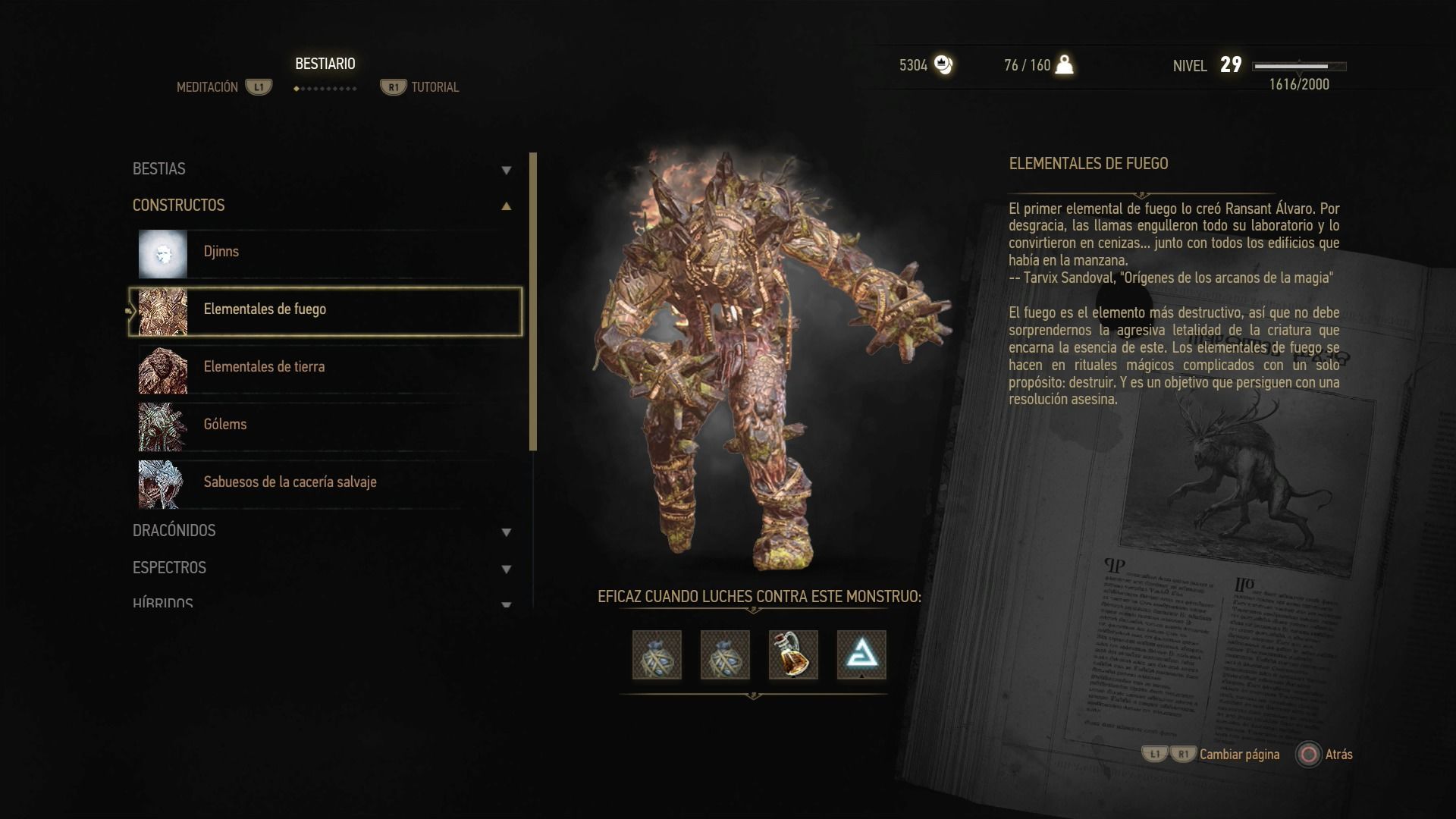This screenshot has height=819, width=1456.
Task: Expand the Híbridos category
Action: click(x=322, y=602)
